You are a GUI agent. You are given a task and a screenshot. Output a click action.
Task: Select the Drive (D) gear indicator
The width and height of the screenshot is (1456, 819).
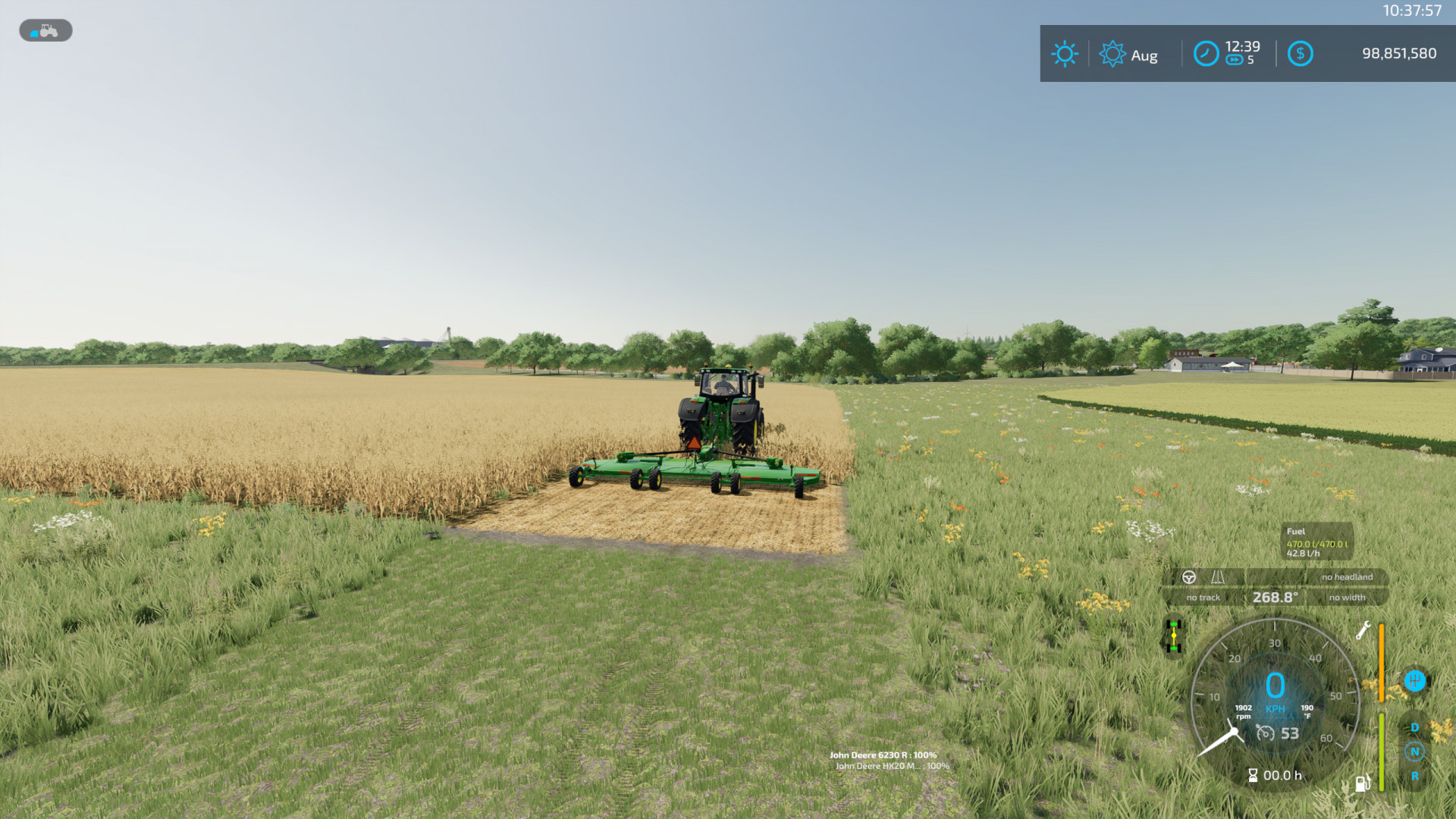(1414, 726)
